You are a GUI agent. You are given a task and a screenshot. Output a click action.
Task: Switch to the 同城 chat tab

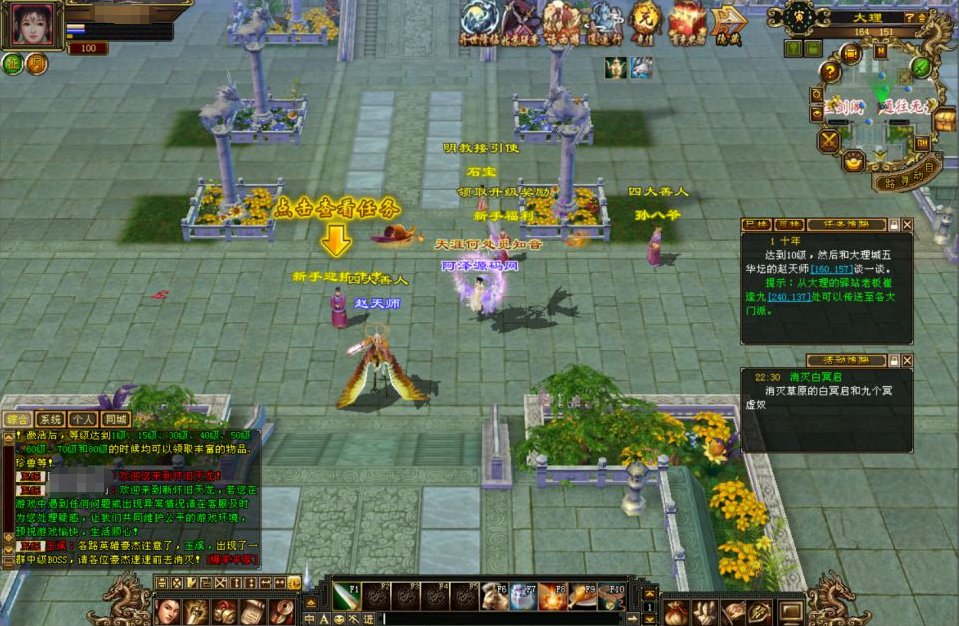tap(116, 419)
